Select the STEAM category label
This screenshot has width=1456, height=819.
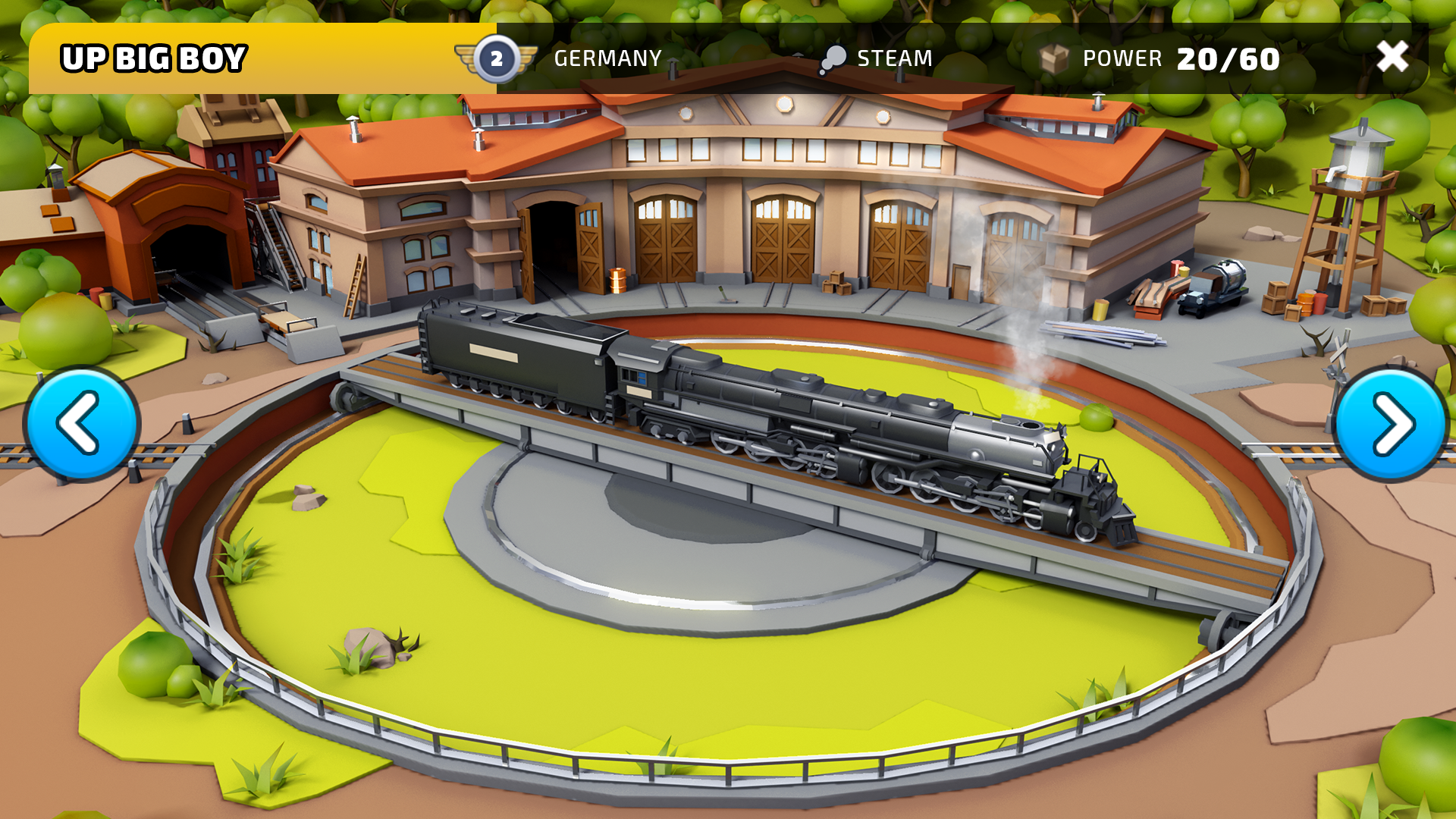tap(893, 57)
